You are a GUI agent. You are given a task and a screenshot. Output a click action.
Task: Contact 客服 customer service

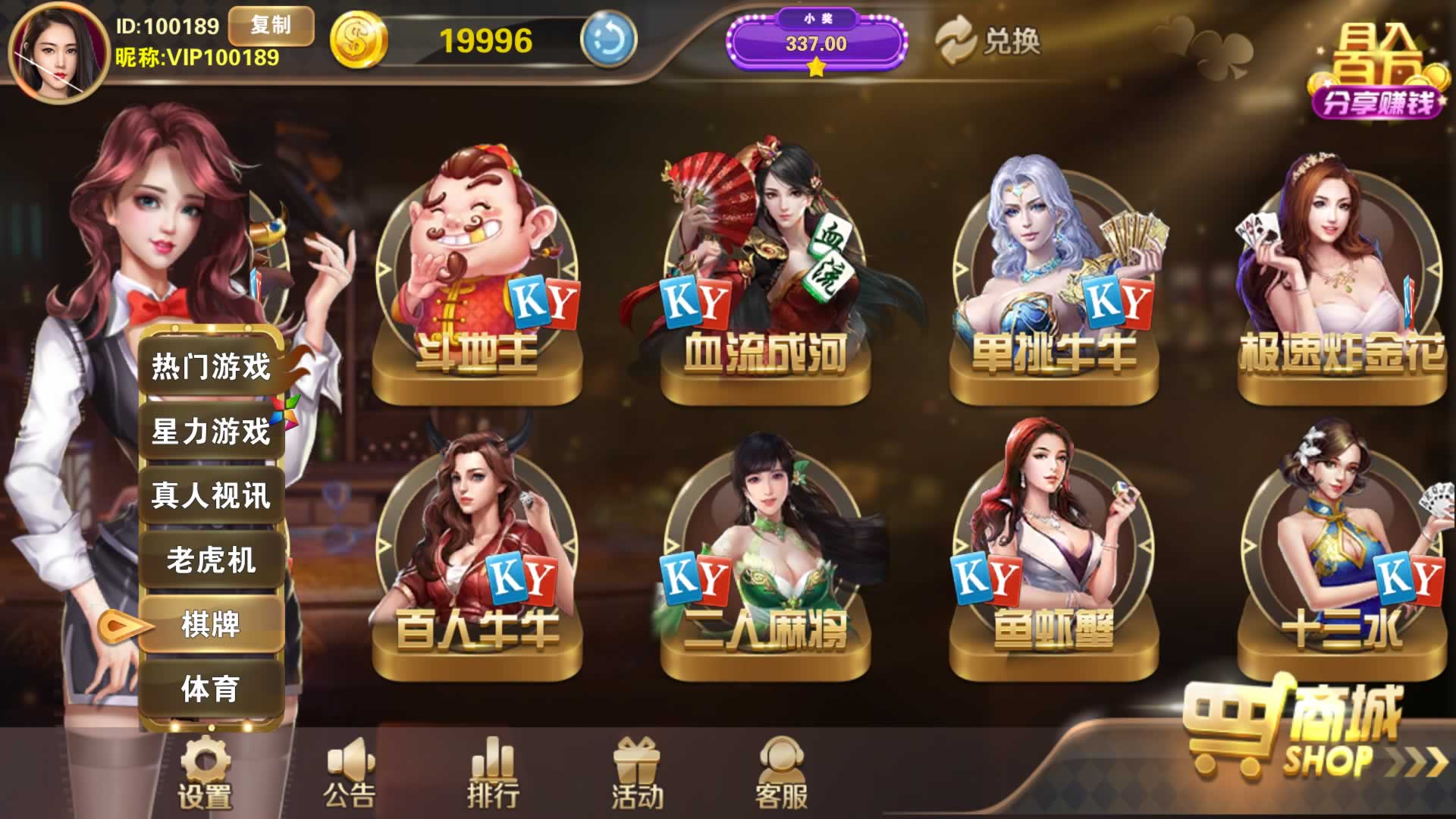point(782,772)
